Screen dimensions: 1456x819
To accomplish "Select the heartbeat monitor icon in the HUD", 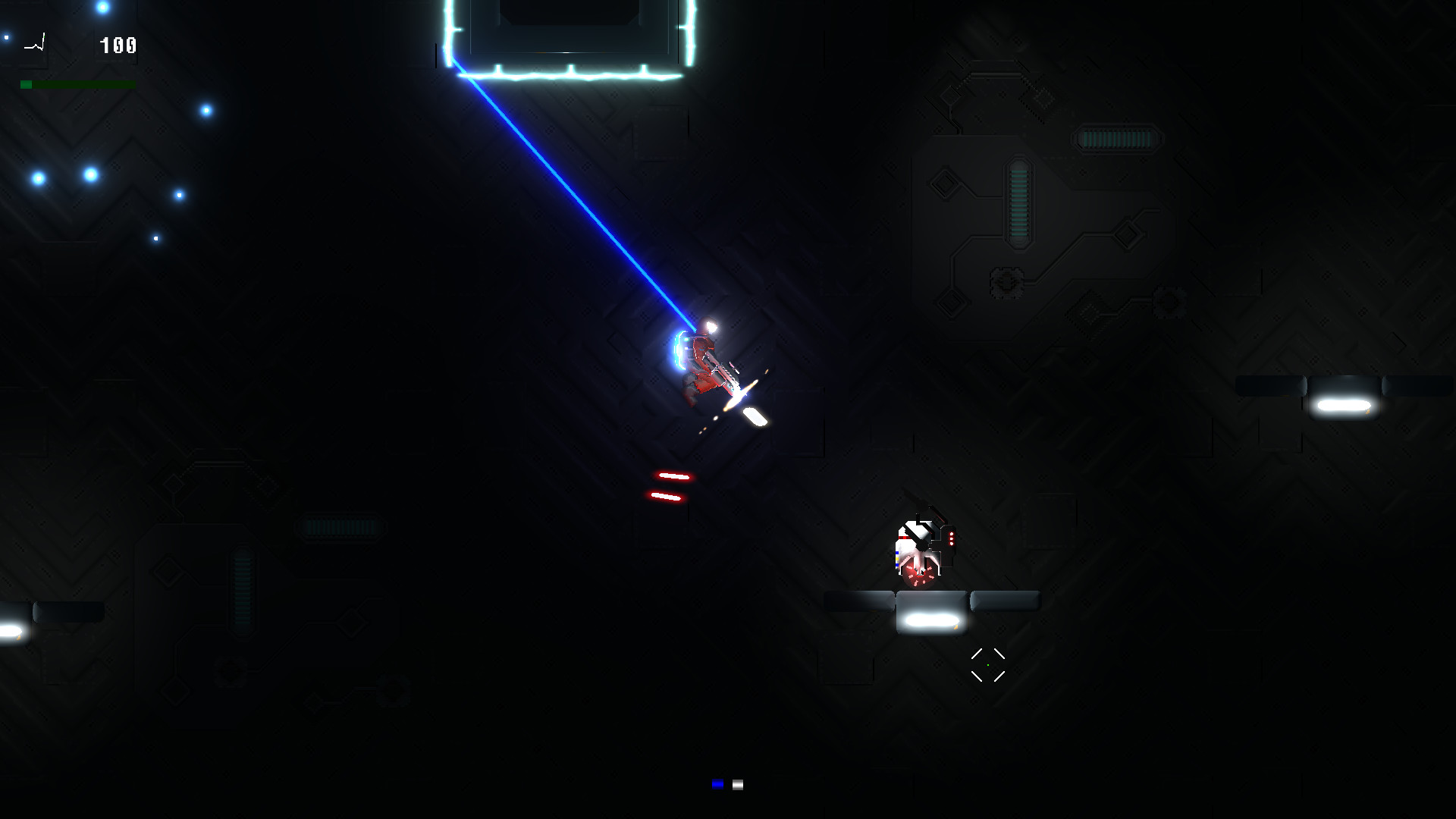I will (x=36, y=42).
